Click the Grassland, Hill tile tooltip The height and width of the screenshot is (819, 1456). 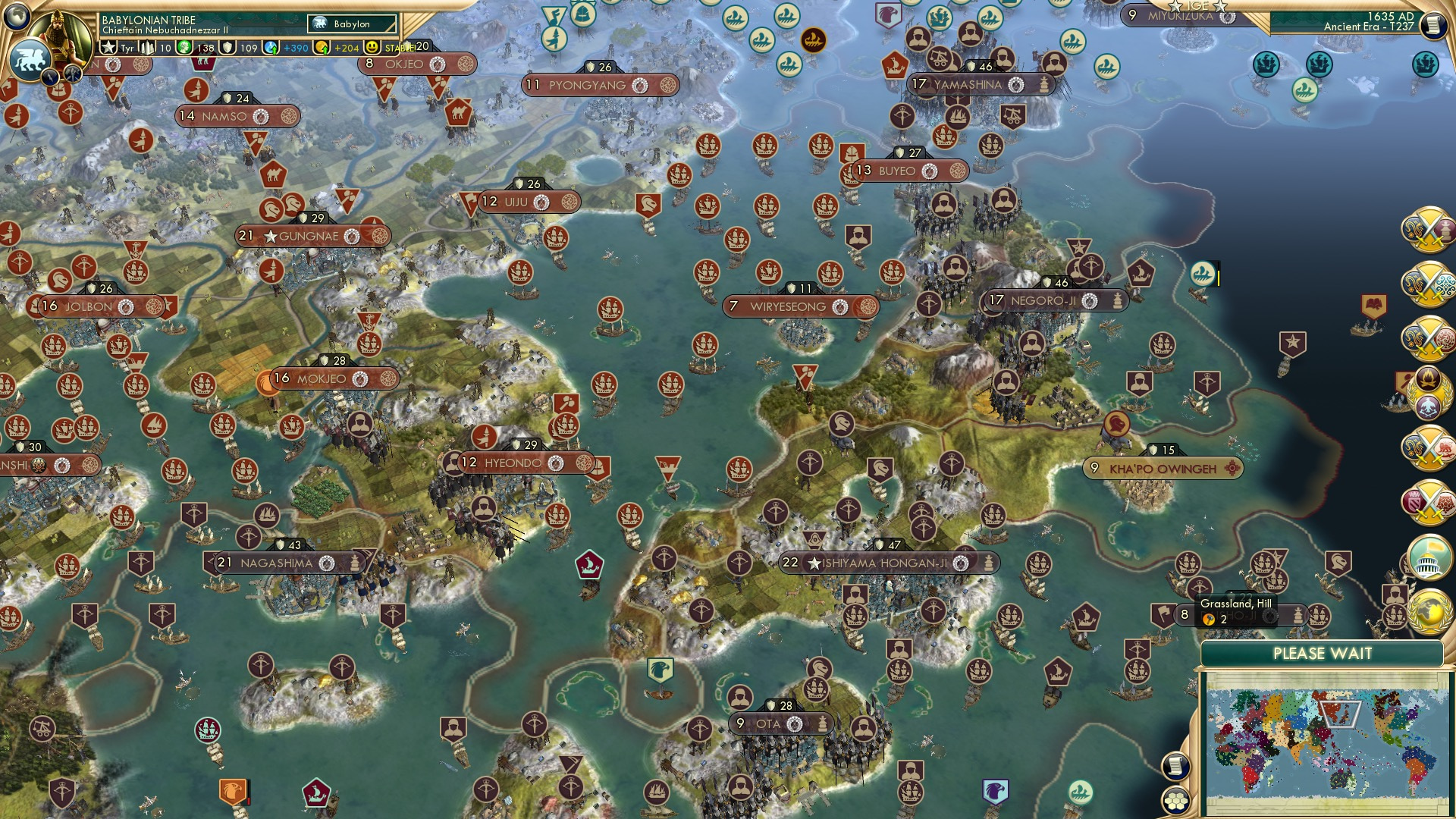(1236, 610)
